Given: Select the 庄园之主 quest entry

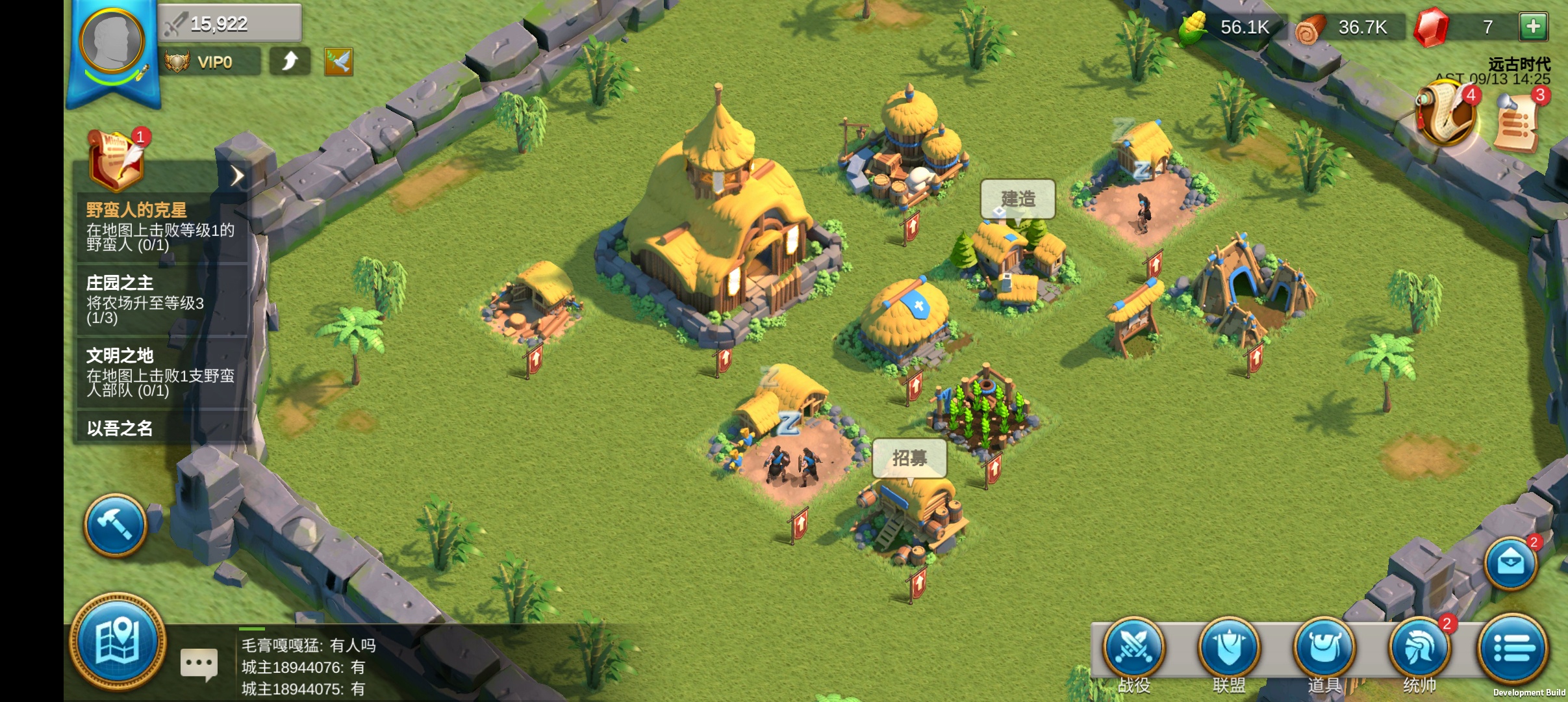Looking at the screenshot, I should (x=160, y=300).
